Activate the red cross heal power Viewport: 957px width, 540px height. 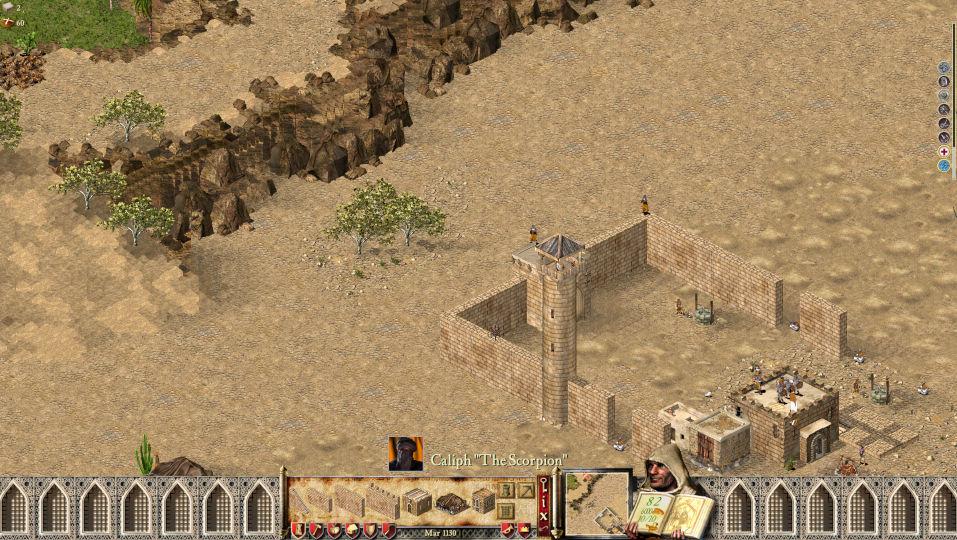click(943, 152)
